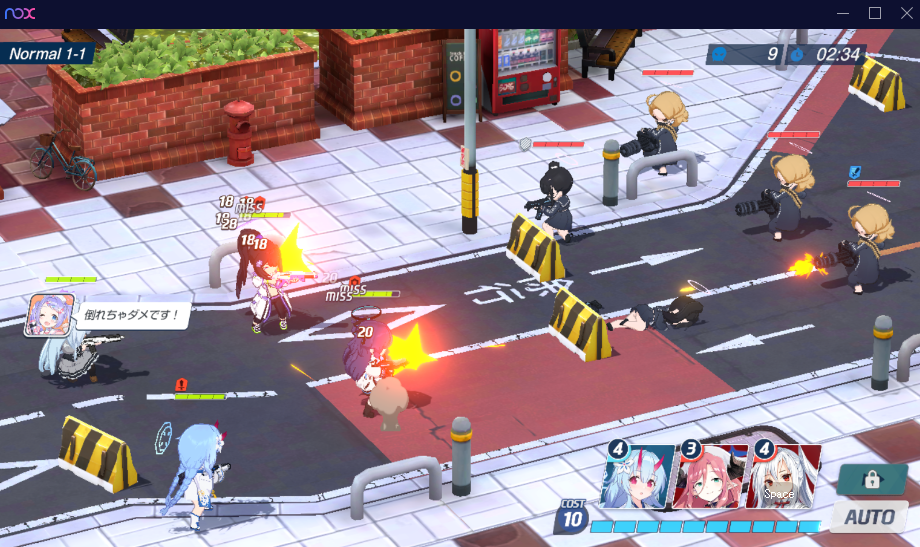Viewport: 920px width, 547px height.
Task: Close the Nox emulator window
Action: pyautogui.click(x=904, y=13)
